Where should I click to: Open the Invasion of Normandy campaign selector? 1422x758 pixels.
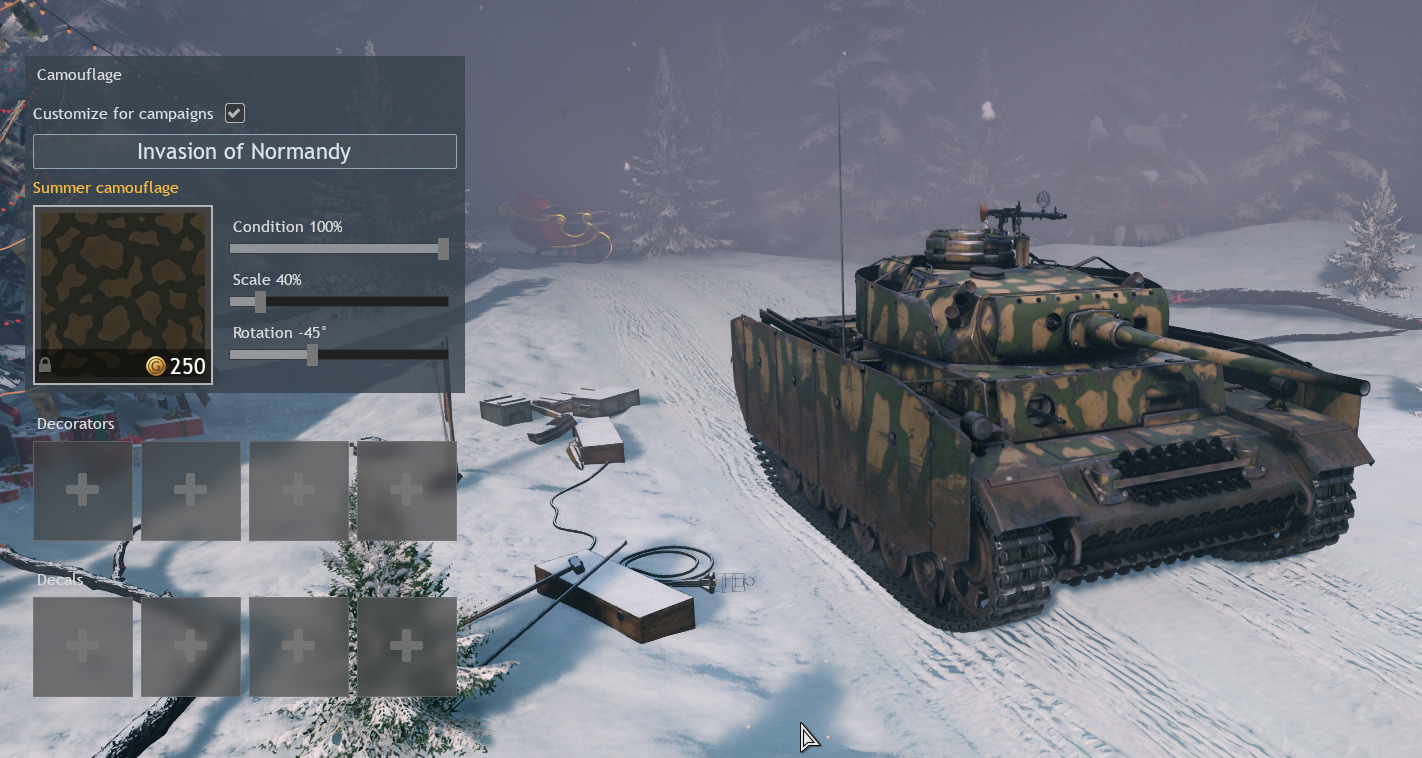tap(244, 152)
